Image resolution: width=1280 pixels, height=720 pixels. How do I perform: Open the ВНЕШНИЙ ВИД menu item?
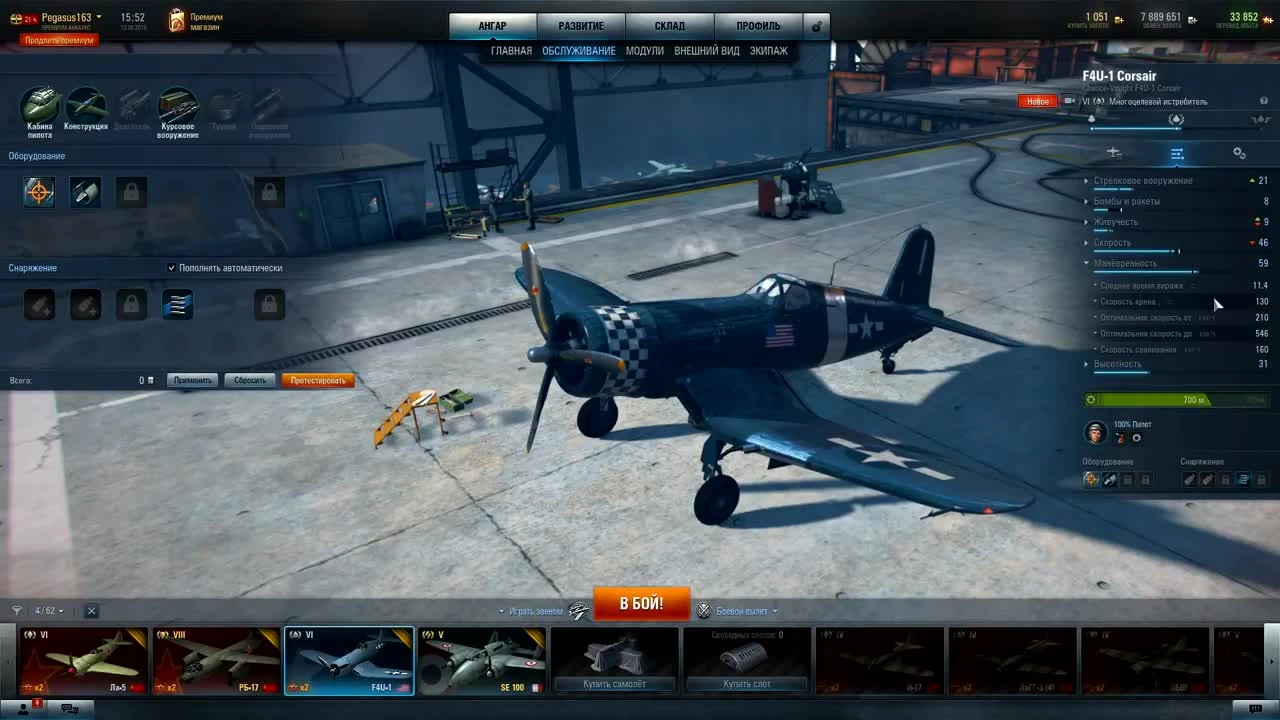(x=710, y=50)
